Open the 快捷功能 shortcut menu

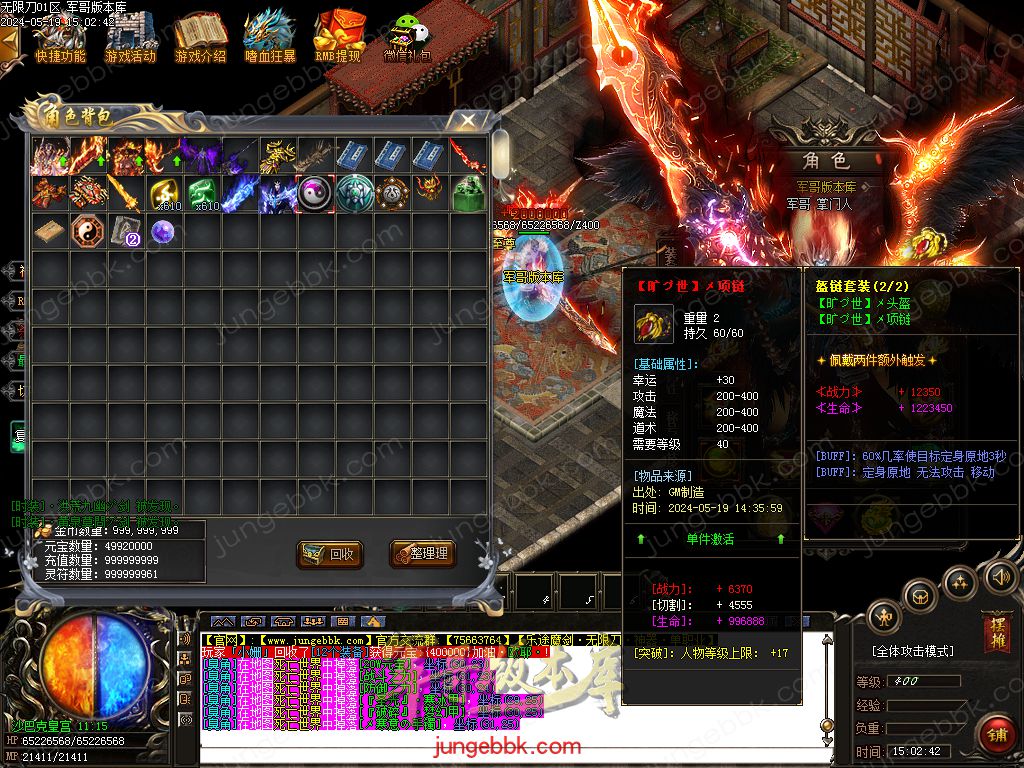[60, 40]
